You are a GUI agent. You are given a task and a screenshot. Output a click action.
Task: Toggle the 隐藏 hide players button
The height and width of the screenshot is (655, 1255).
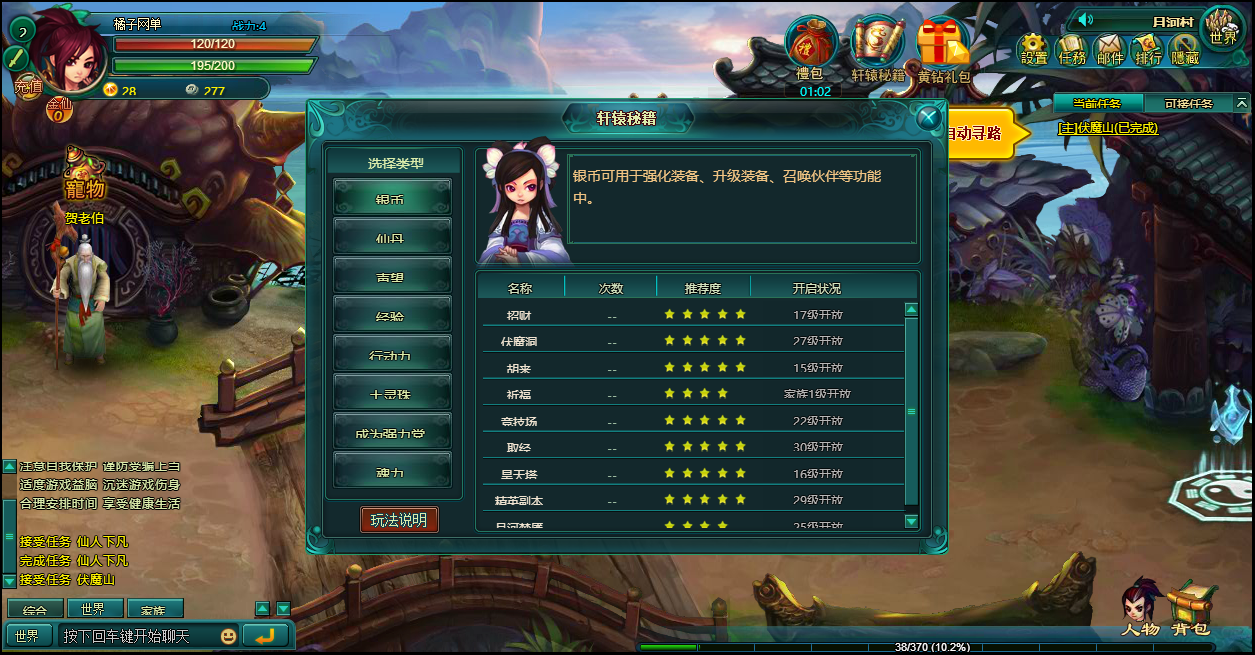[1185, 49]
